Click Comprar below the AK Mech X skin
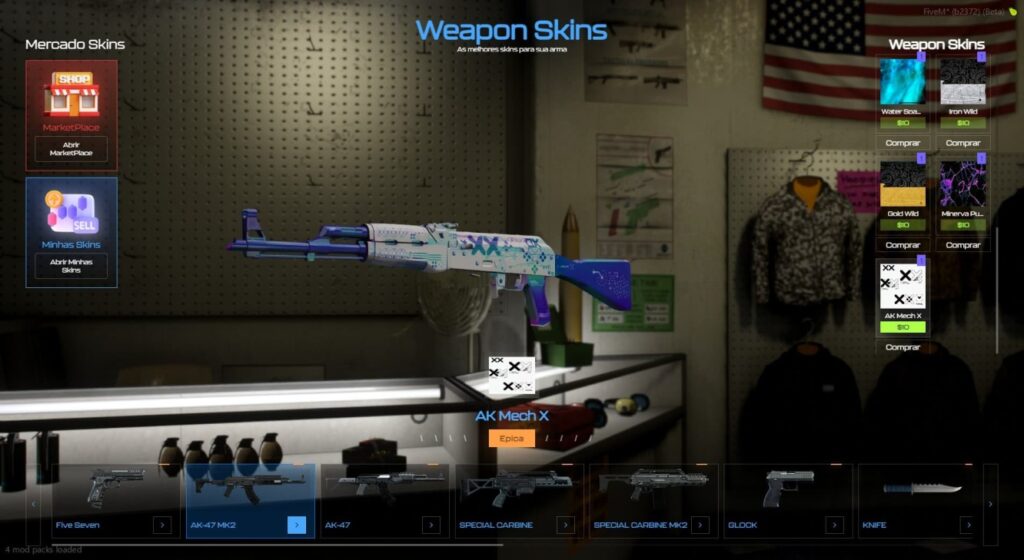This screenshot has width=1024, height=560. coord(903,347)
